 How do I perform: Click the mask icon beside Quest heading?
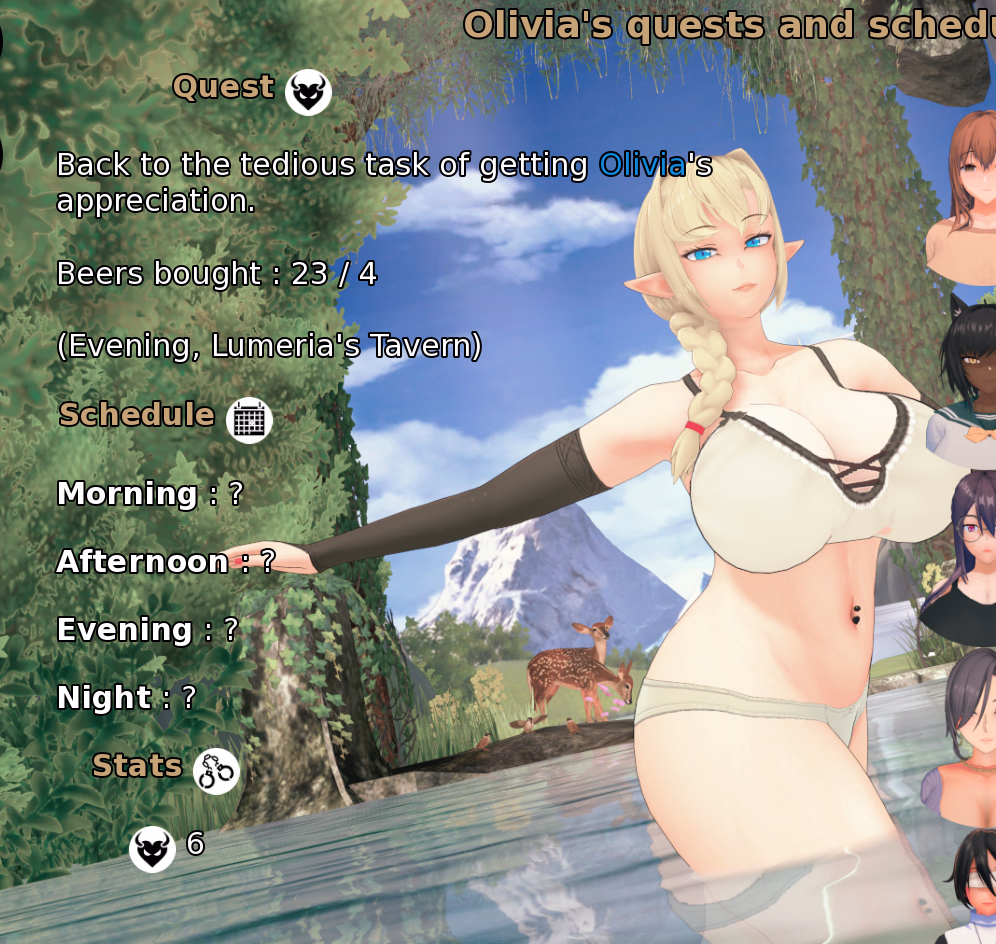(x=308, y=93)
